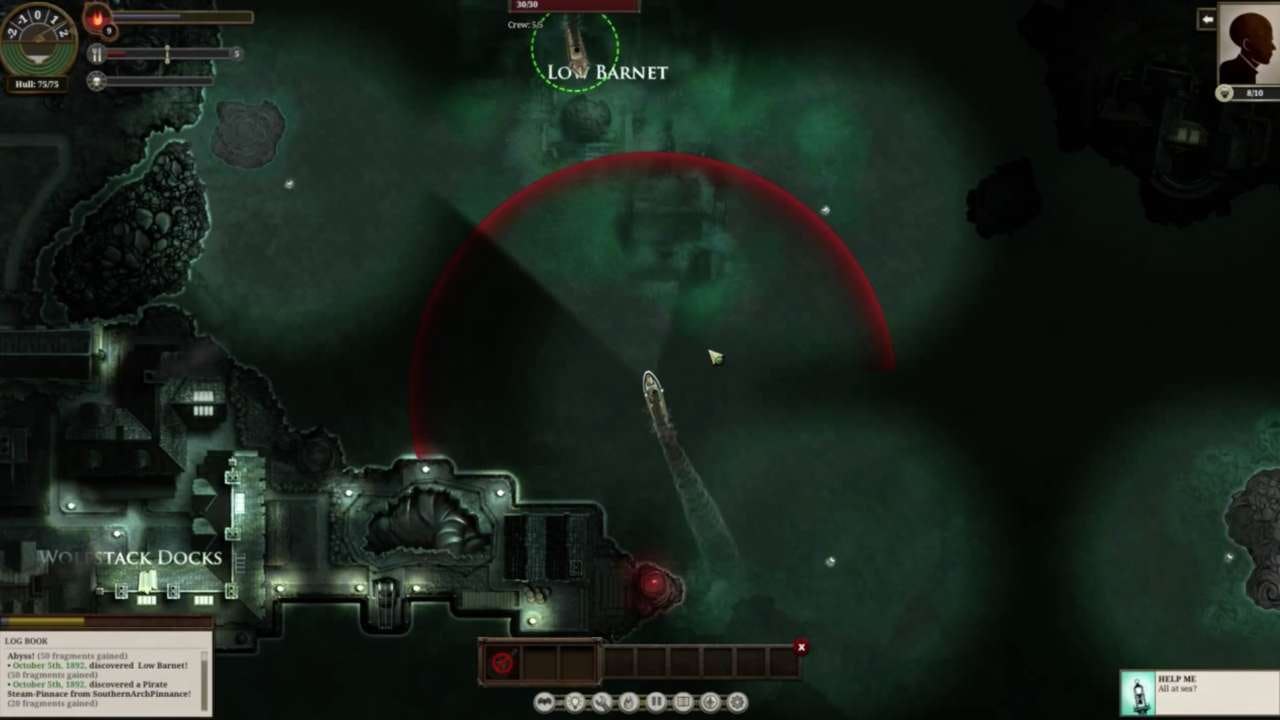Screen dimensions: 1280x720
Task: Open the settings gear icon
Action: pyautogui.click(x=738, y=703)
